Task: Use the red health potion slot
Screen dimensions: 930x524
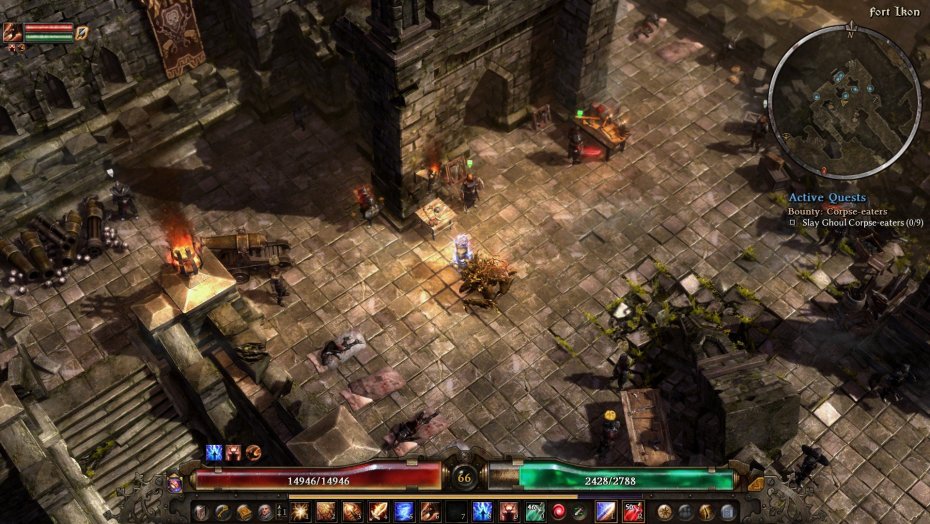Action: (632, 512)
